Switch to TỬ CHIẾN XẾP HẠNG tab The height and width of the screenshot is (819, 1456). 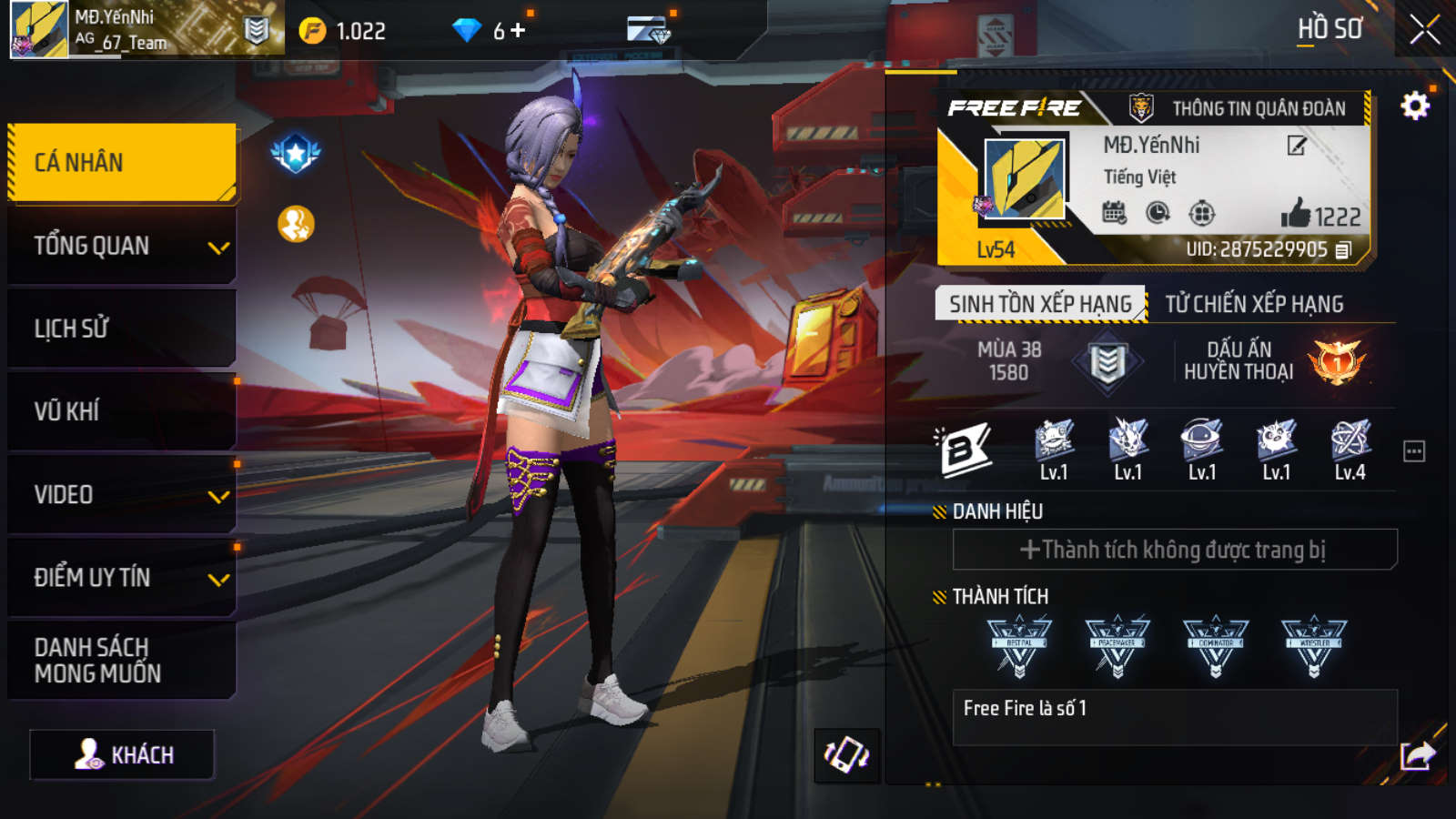(x=1254, y=304)
